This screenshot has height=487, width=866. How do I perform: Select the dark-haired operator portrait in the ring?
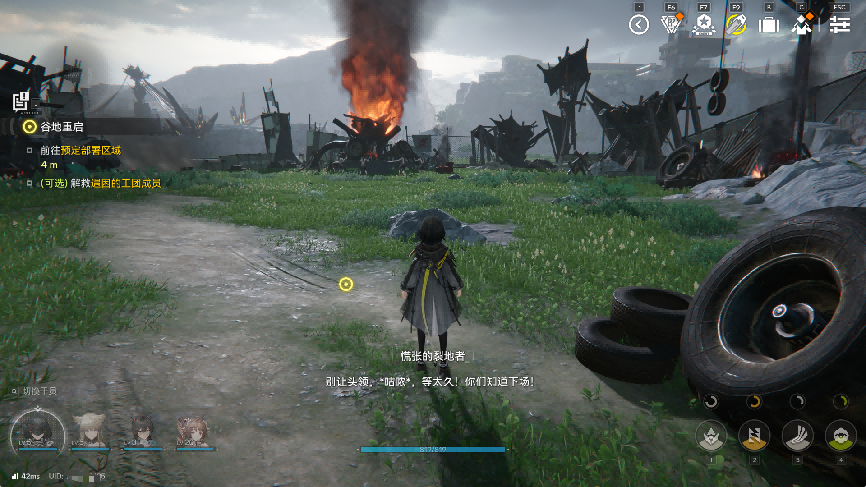39,432
